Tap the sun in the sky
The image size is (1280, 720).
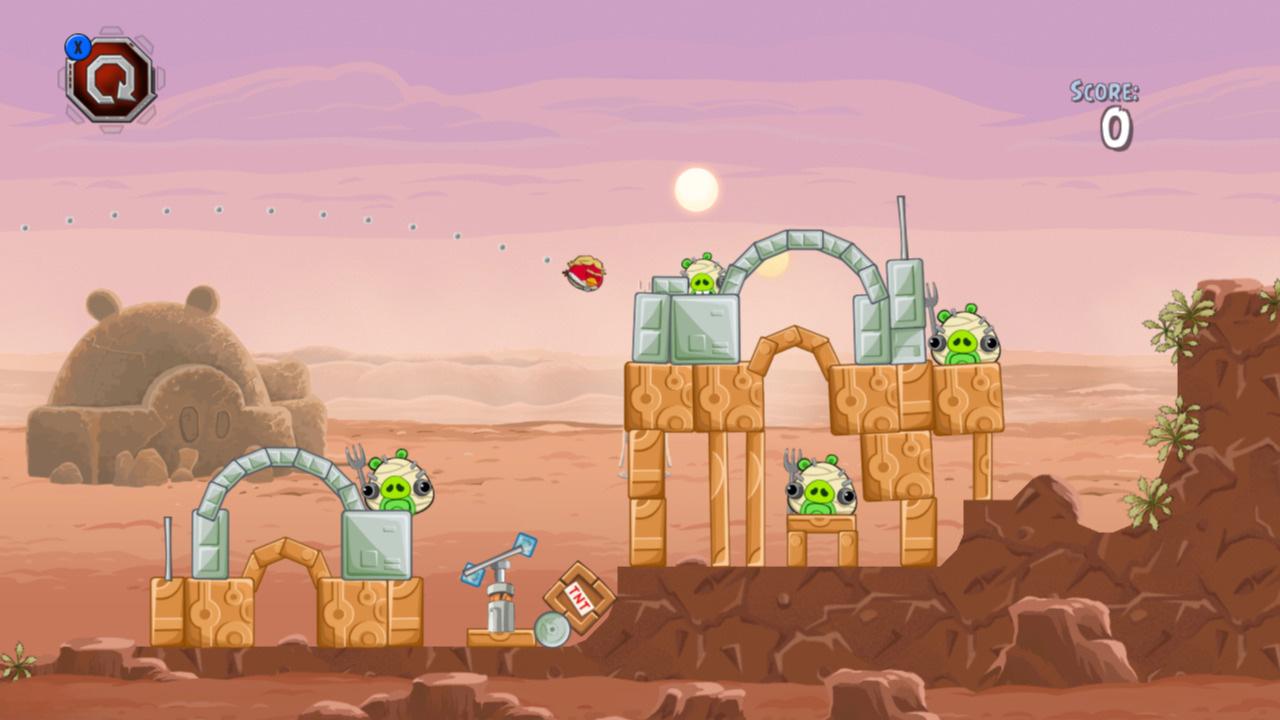tap(694, 187)
